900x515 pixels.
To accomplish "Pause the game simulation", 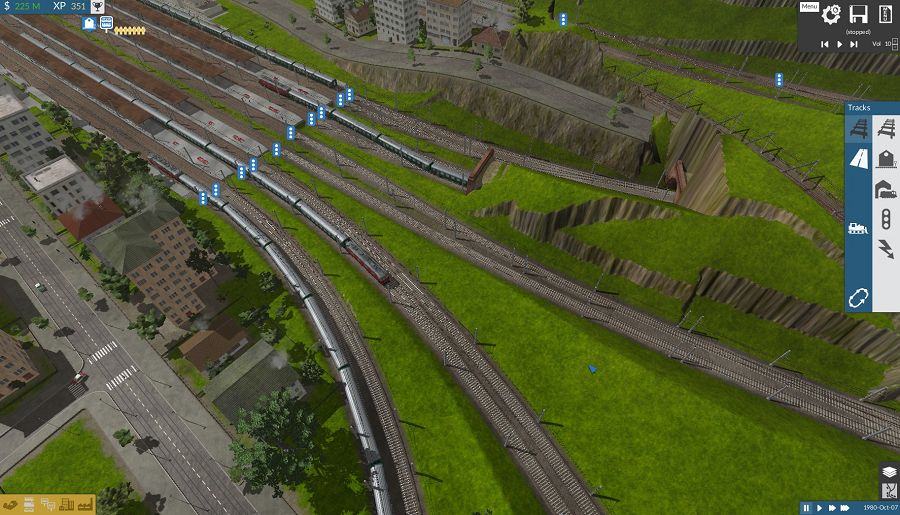I will coord(806,508).
